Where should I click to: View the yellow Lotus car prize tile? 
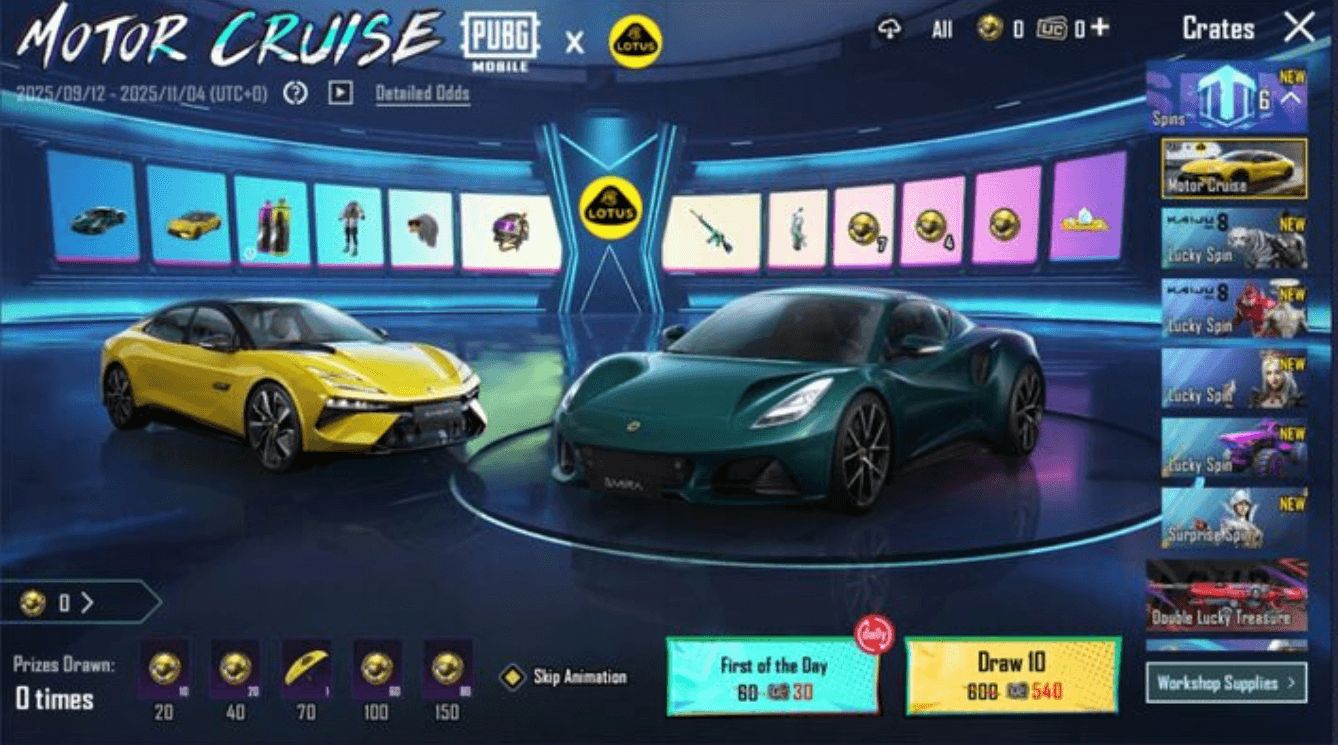coord(189,214)
